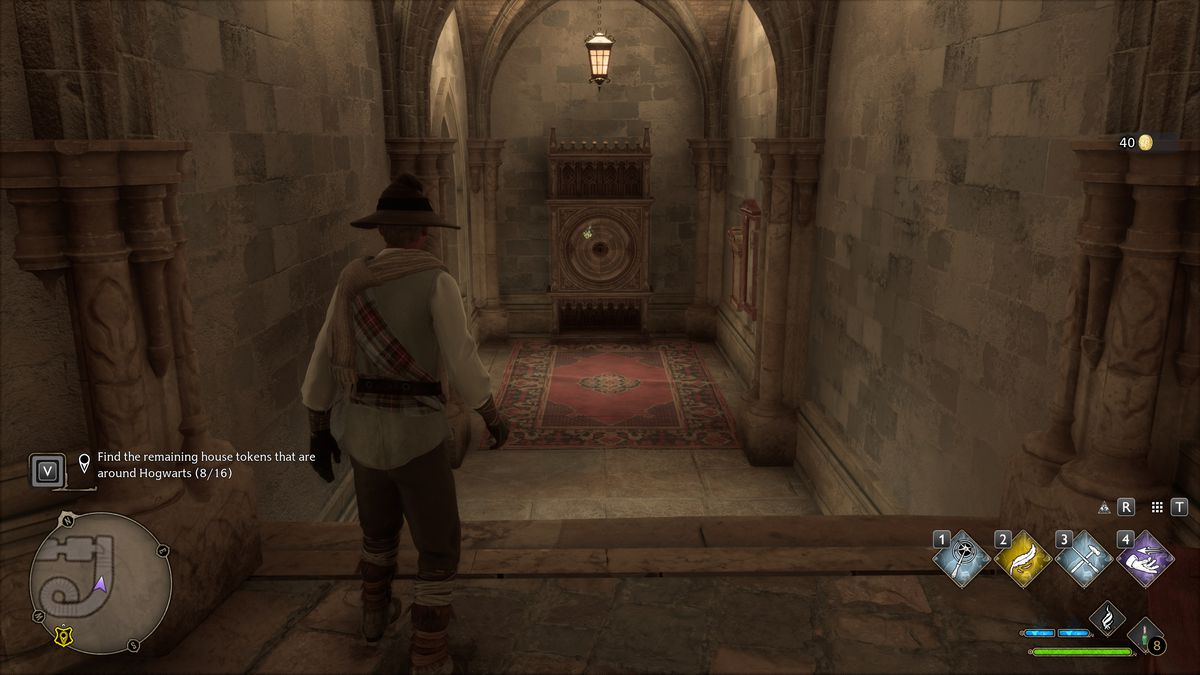
Task: Activate the hammer Reparo spell slot
Action: pos(1085,559)
